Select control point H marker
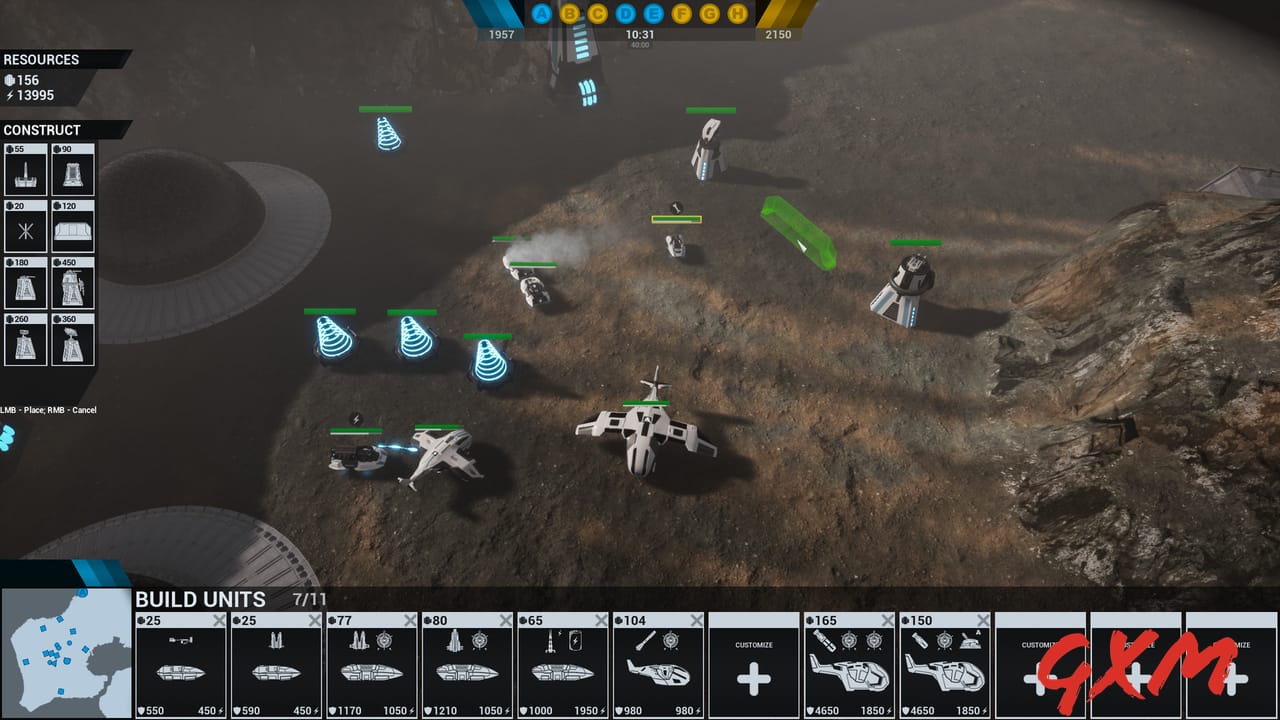 [x=738, y=14]
